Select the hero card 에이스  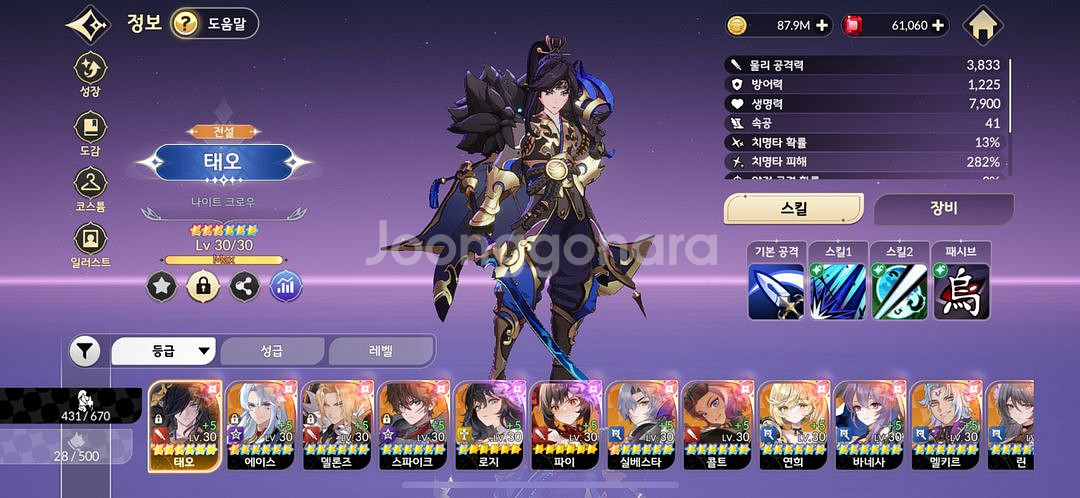262,425
